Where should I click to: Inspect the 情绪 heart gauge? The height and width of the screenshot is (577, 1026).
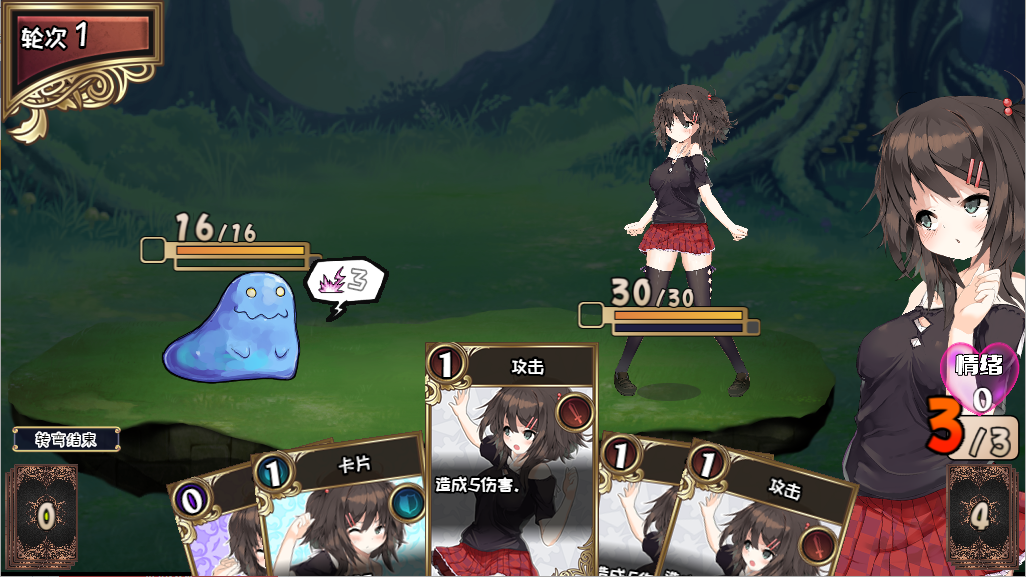980,380
